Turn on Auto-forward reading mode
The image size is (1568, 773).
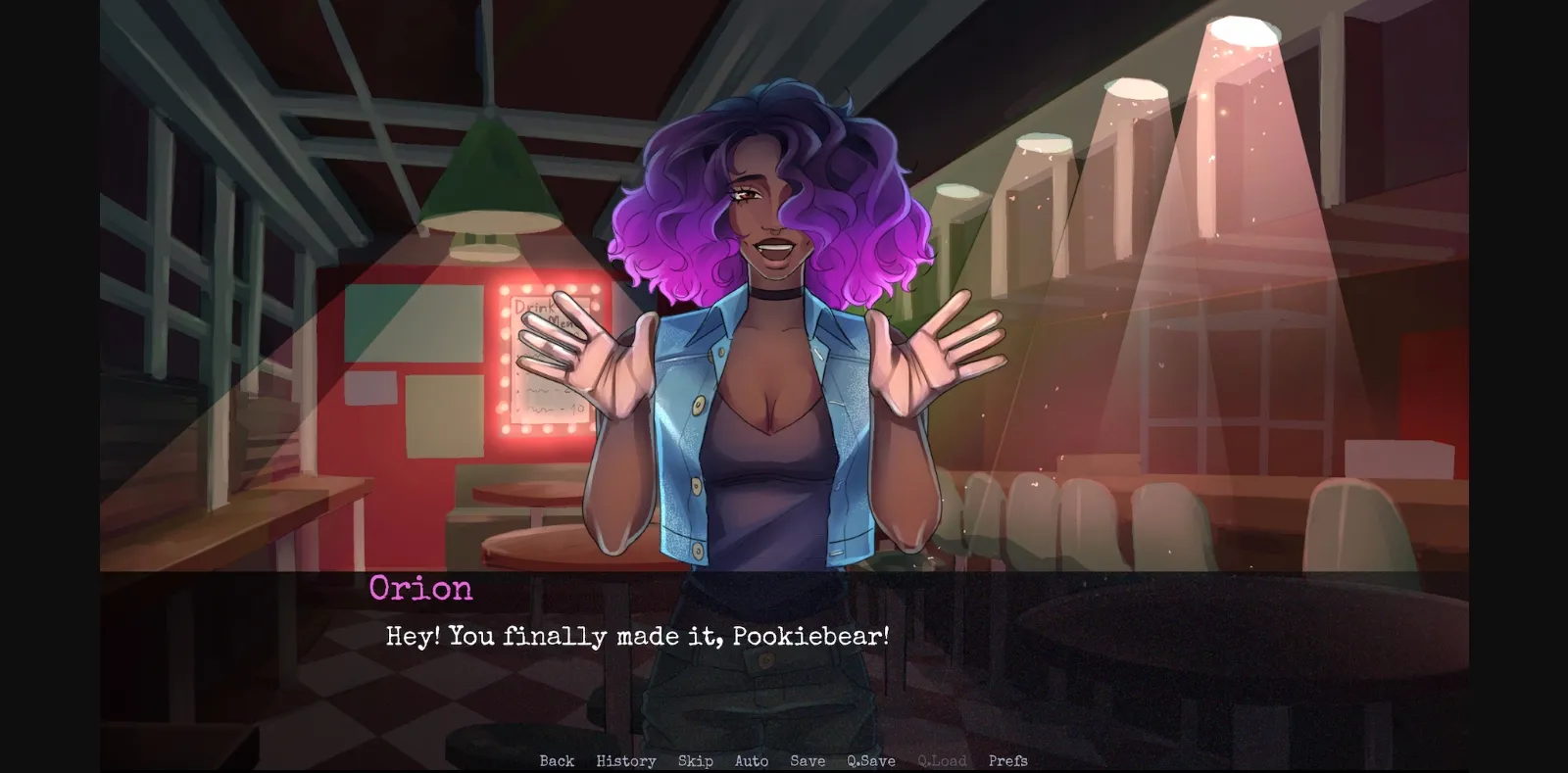point(752,760)
